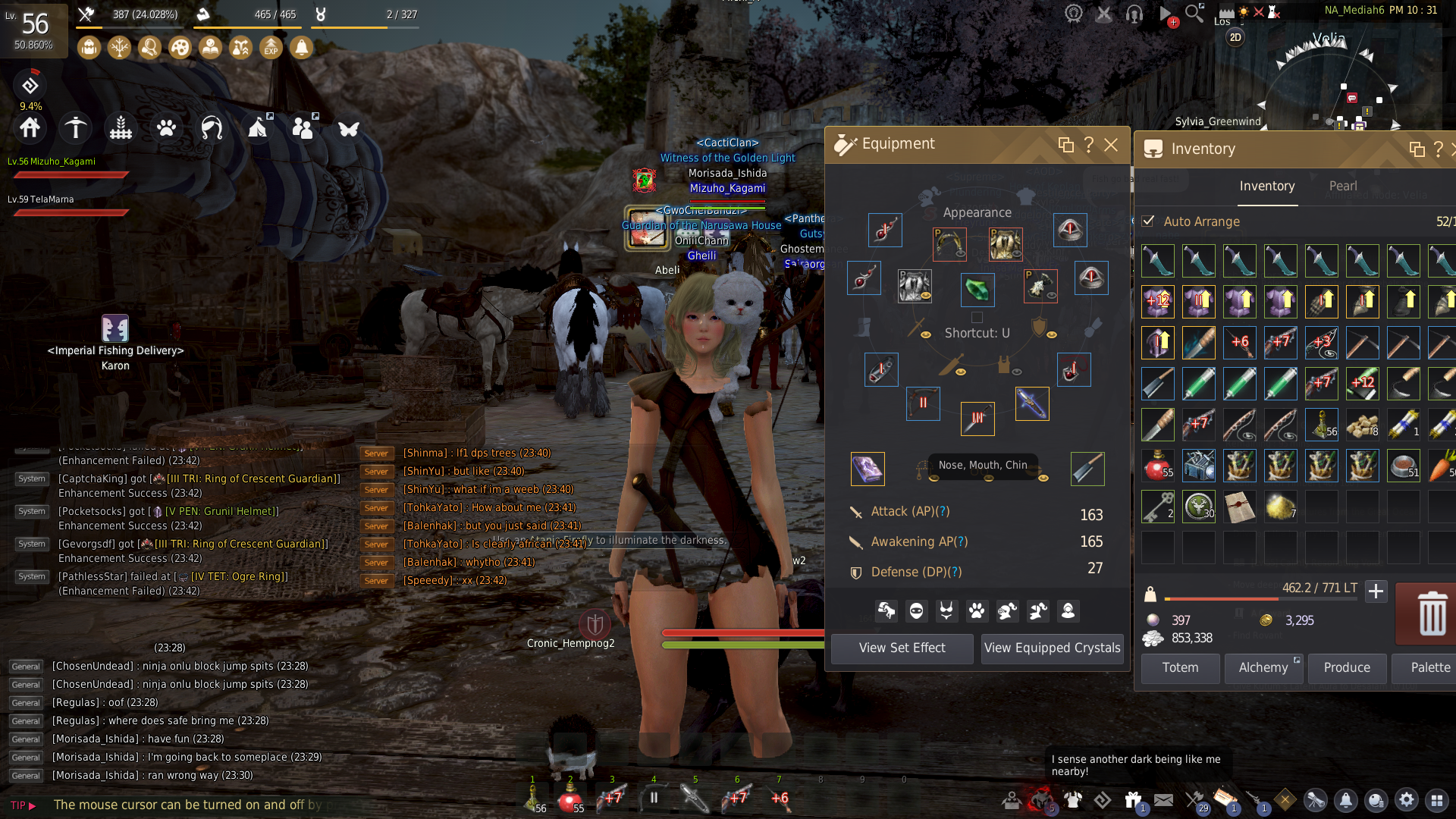The height and width of the screenshot is (819, 1456).
Task: Expand inventory weight limit with plus button
Action: point(1376,591)
